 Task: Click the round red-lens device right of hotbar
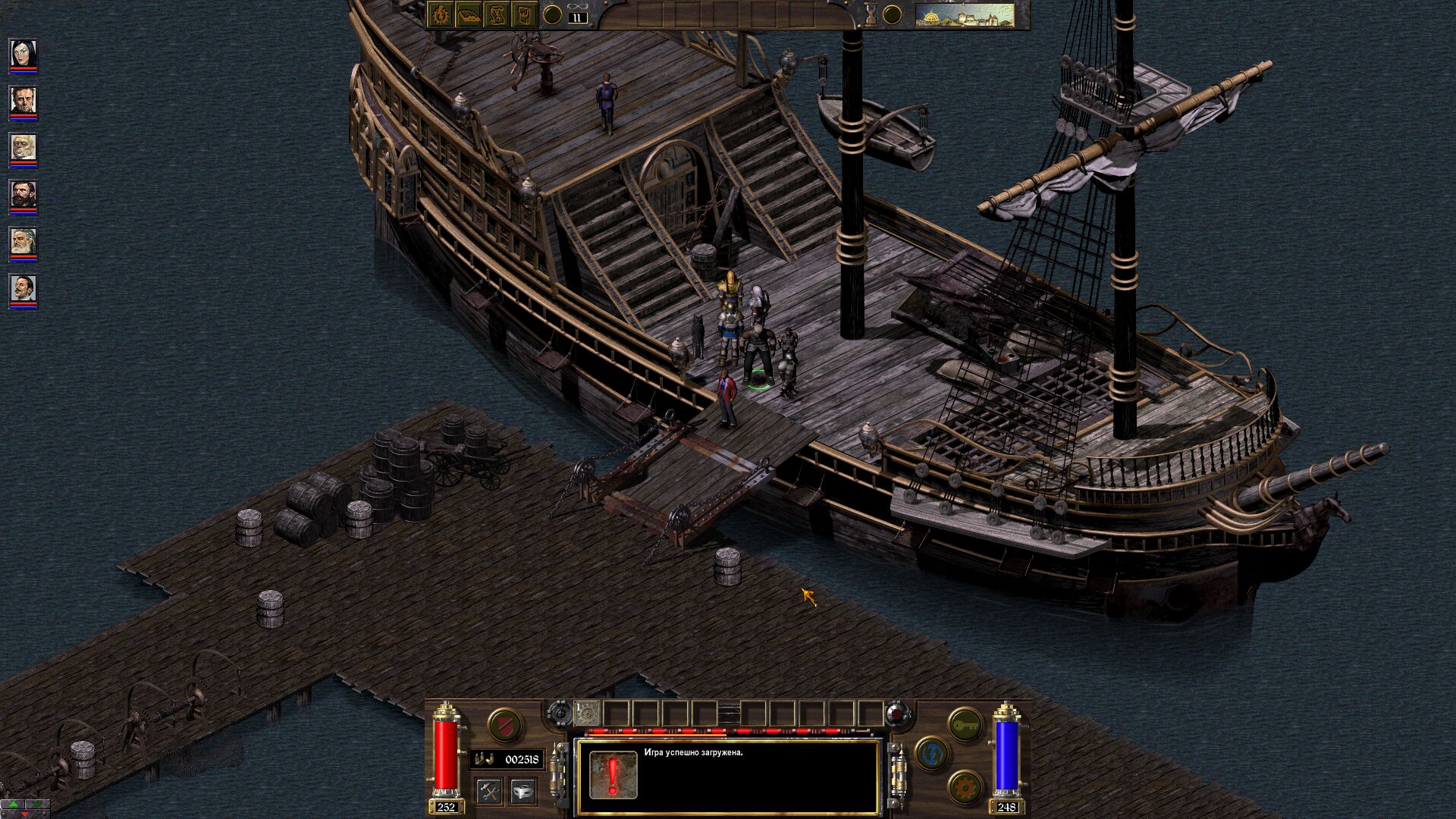coord(896,713)
